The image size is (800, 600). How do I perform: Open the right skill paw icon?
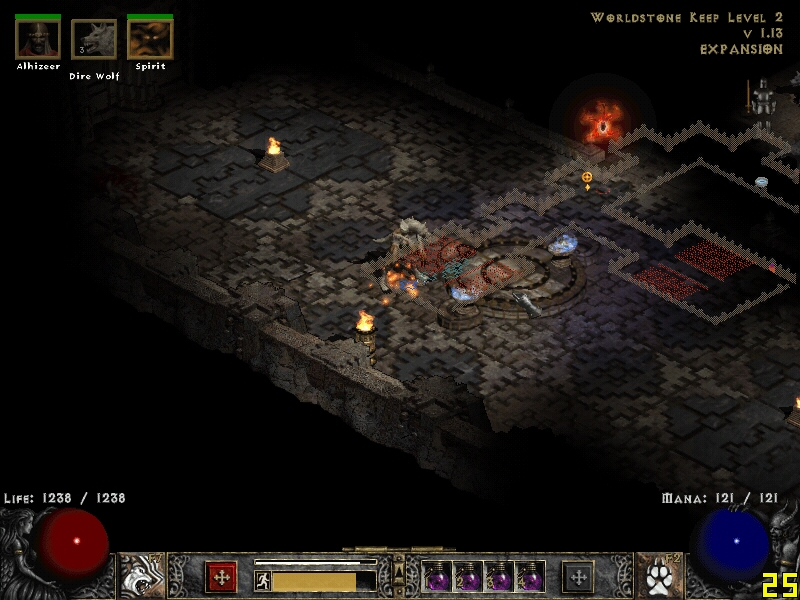659,577
